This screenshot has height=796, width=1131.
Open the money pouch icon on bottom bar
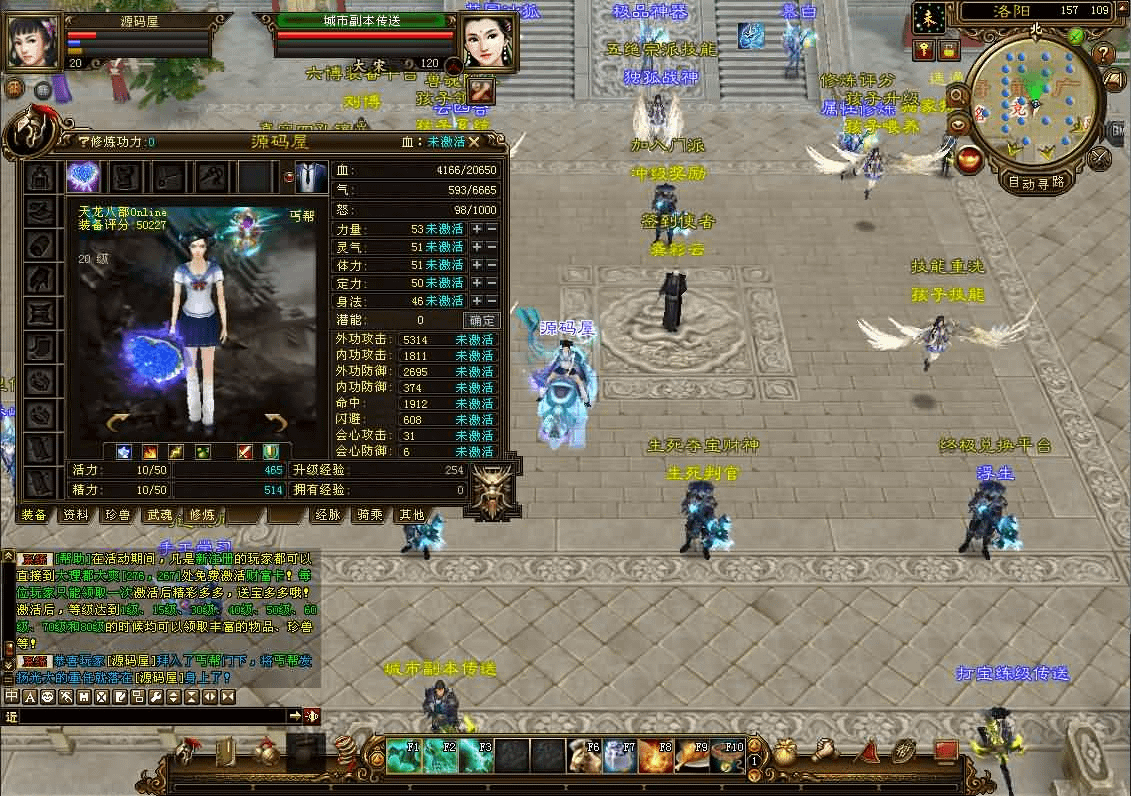[x=788, y=750]
